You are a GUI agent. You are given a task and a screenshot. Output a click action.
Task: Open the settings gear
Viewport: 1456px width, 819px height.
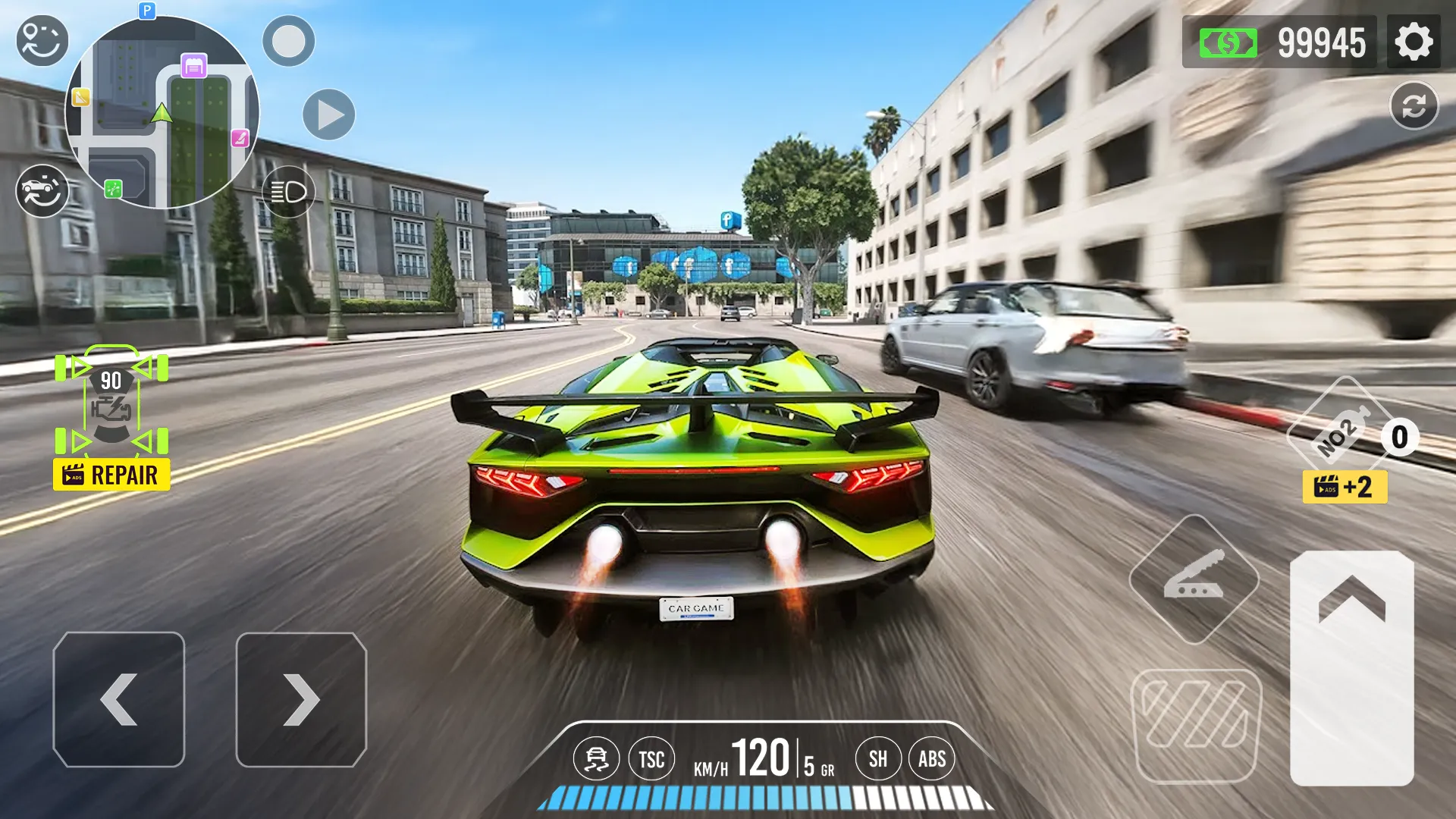tap(1415, 42)
